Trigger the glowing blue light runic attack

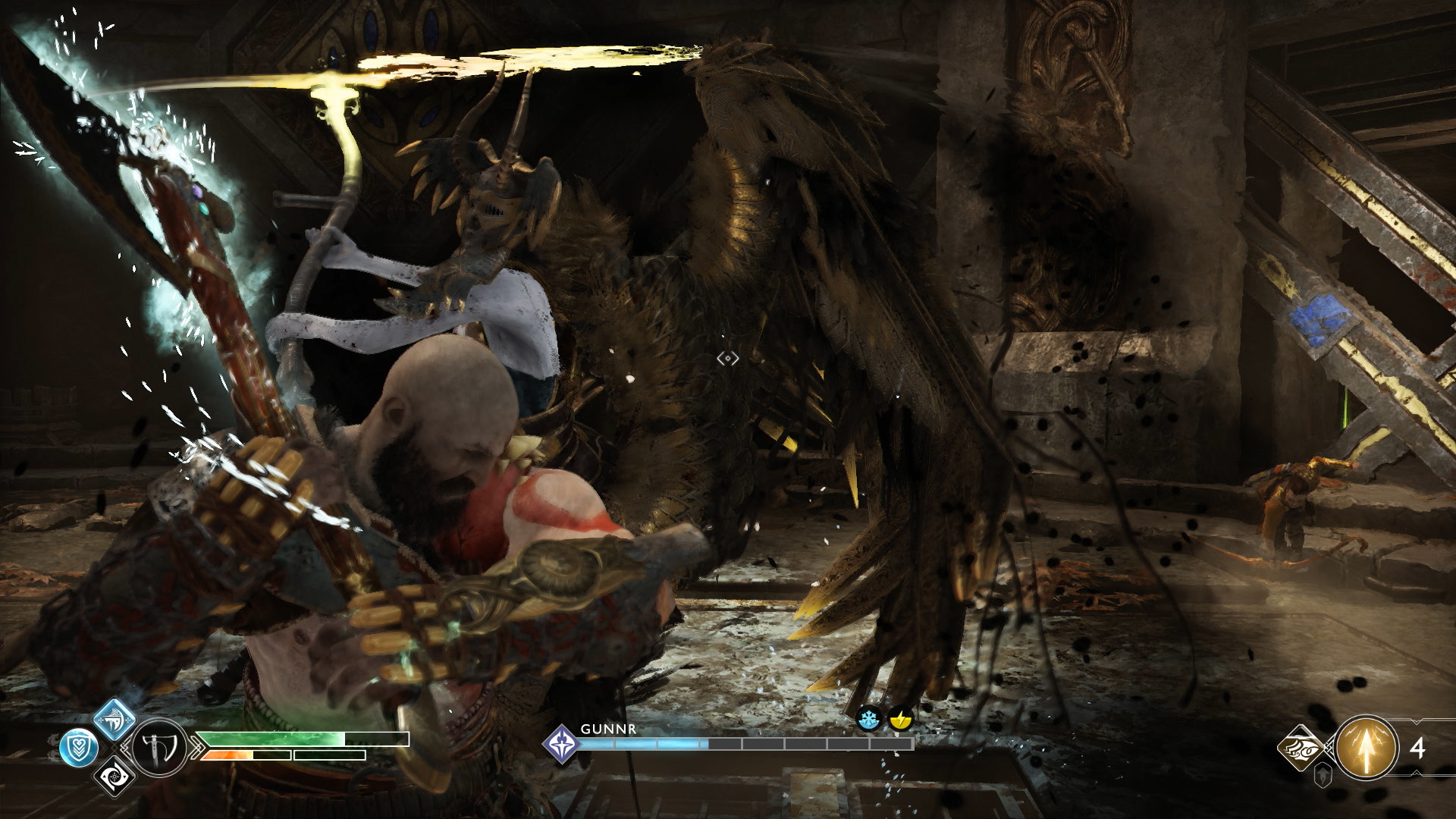[x=115, y=719]
